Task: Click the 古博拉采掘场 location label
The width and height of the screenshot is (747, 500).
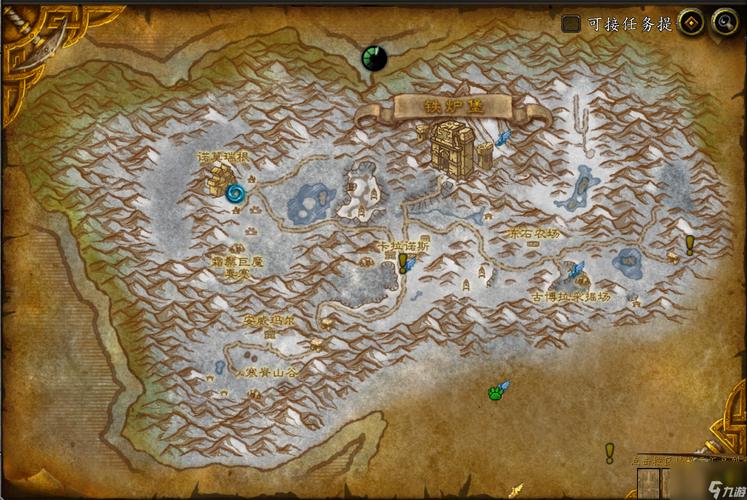Action: (572, 297)
